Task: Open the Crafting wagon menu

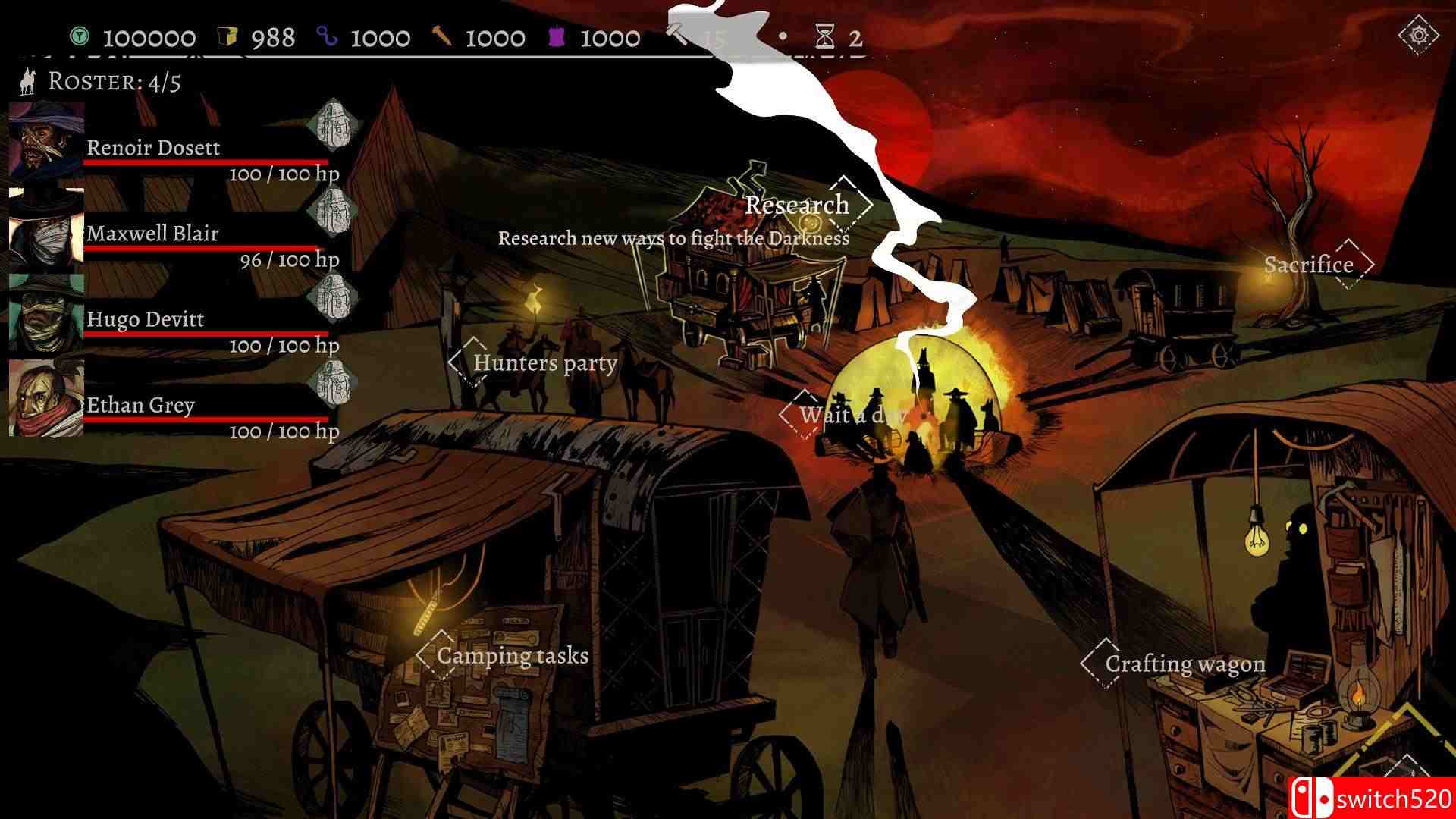Action: point(1185,664)
